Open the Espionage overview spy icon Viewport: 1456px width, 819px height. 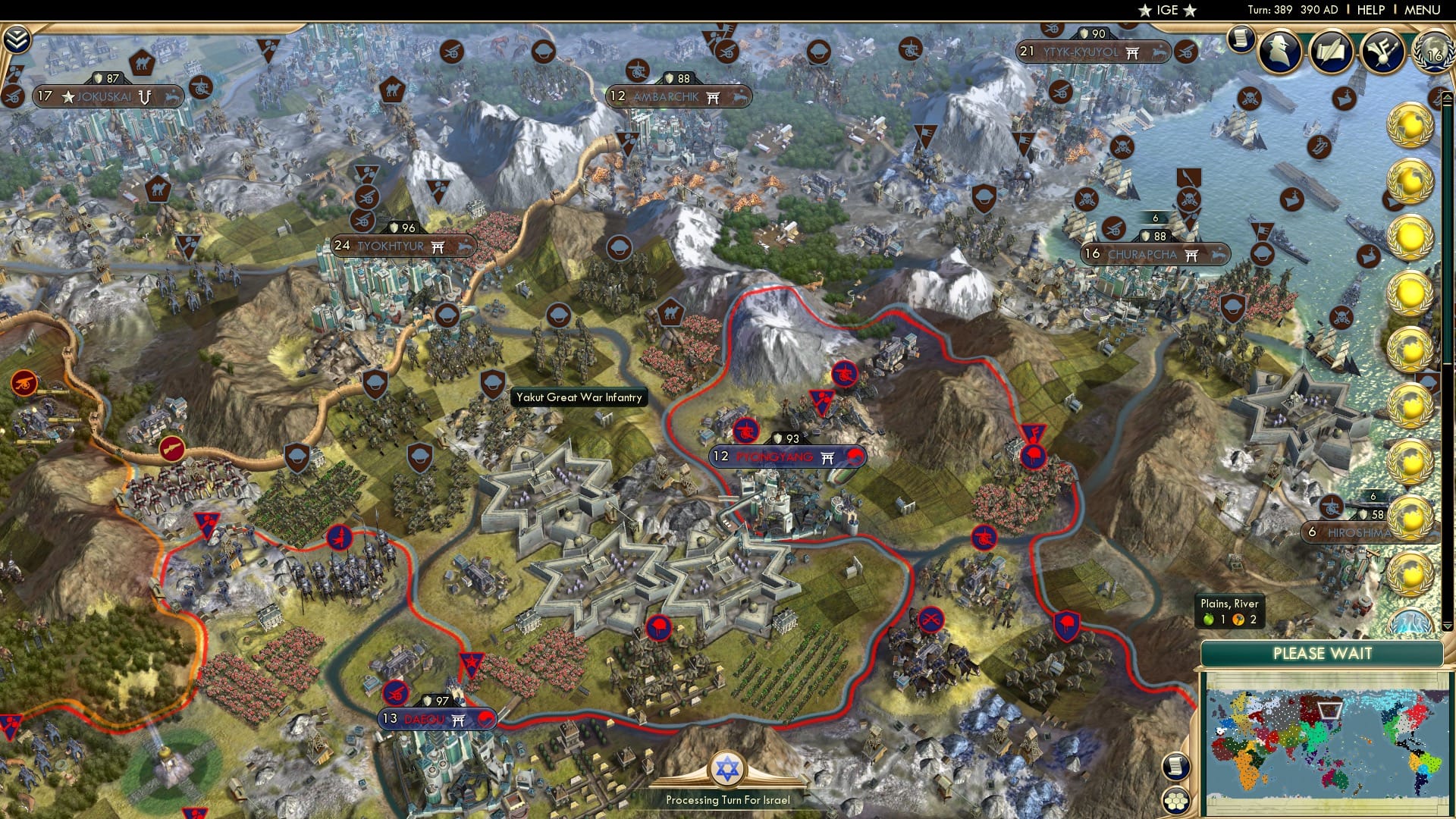(1282, 53)
